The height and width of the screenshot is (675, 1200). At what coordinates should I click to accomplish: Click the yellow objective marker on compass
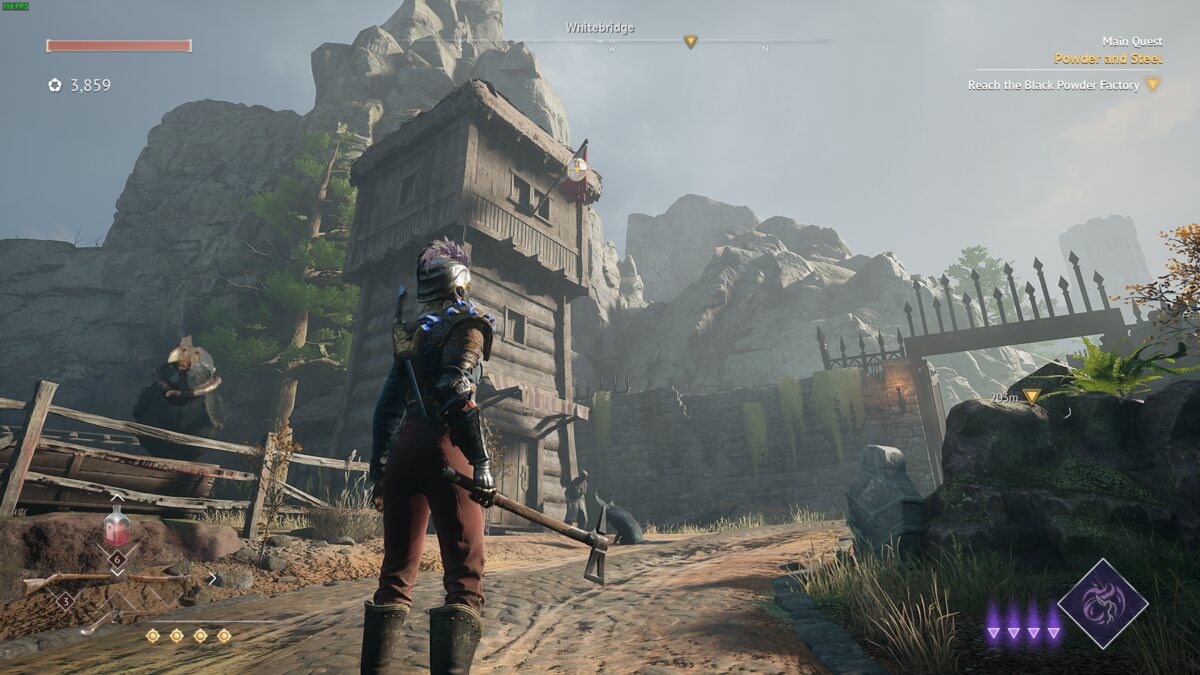click(690, 41)
